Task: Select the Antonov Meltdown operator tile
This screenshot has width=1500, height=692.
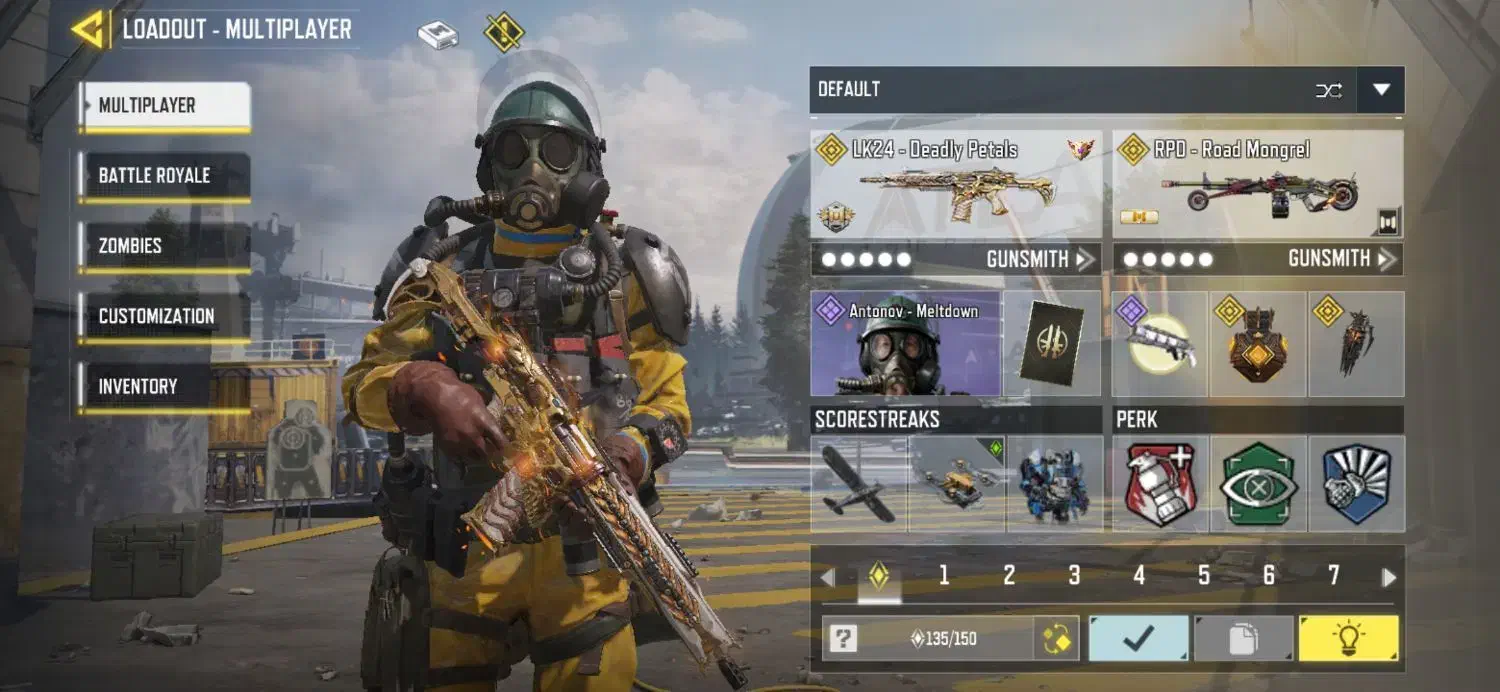Action: tap(905, 344)
